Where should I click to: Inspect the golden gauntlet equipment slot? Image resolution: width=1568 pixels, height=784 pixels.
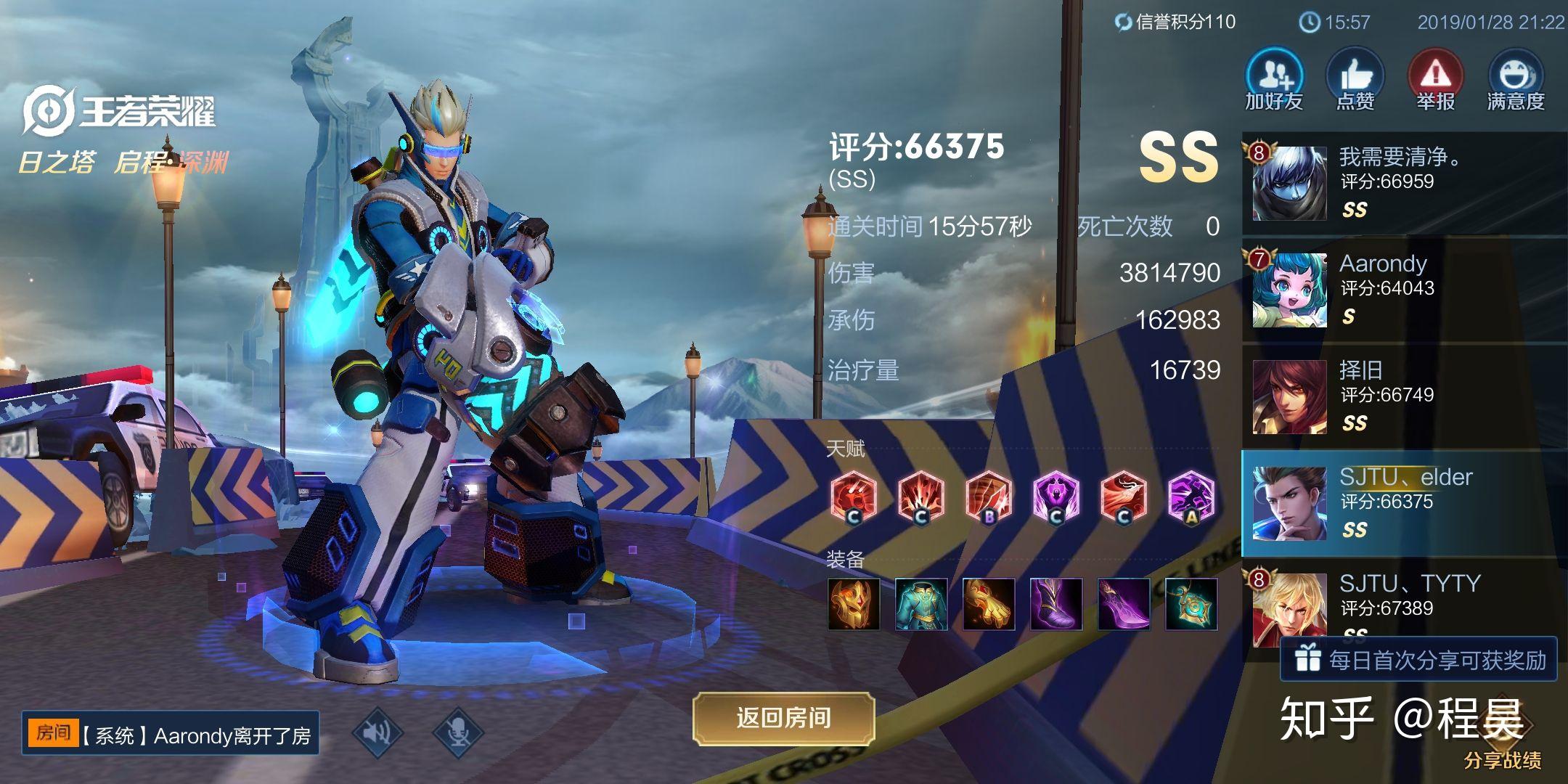coord(989,604)
